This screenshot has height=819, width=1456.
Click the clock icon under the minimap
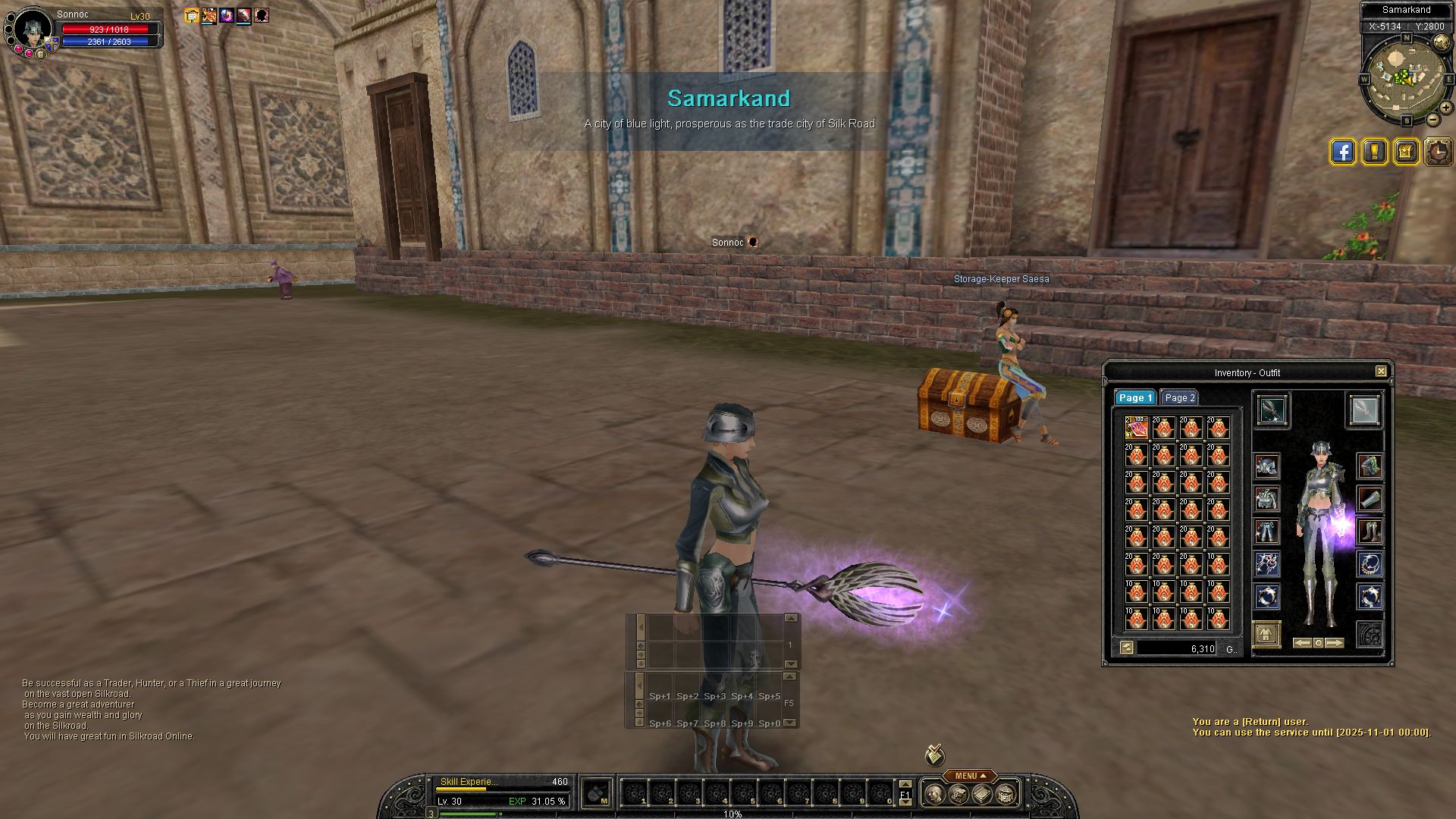[1438, 152]
